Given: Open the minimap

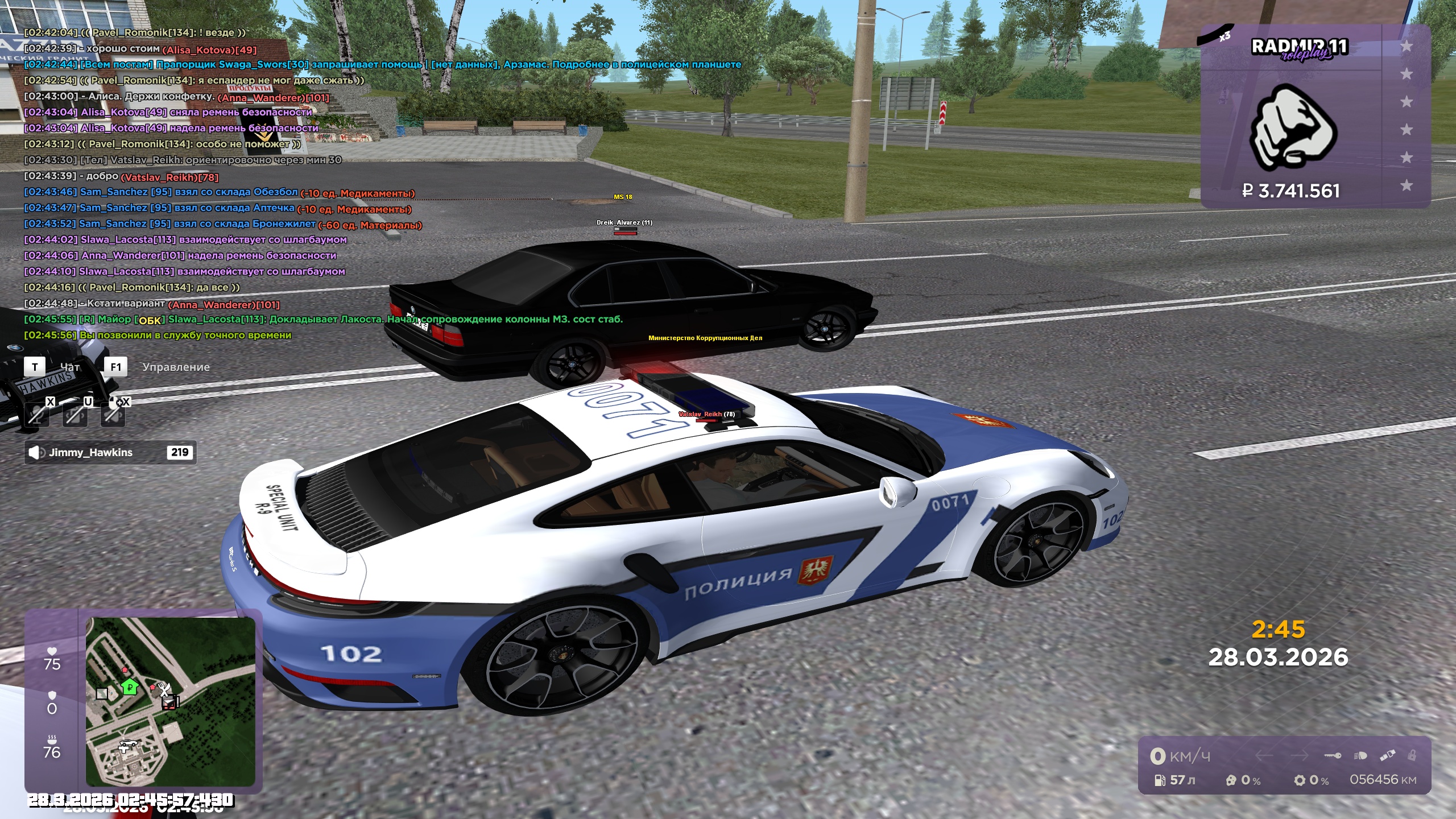Looking at the screenshot, I should pos(171,702).
